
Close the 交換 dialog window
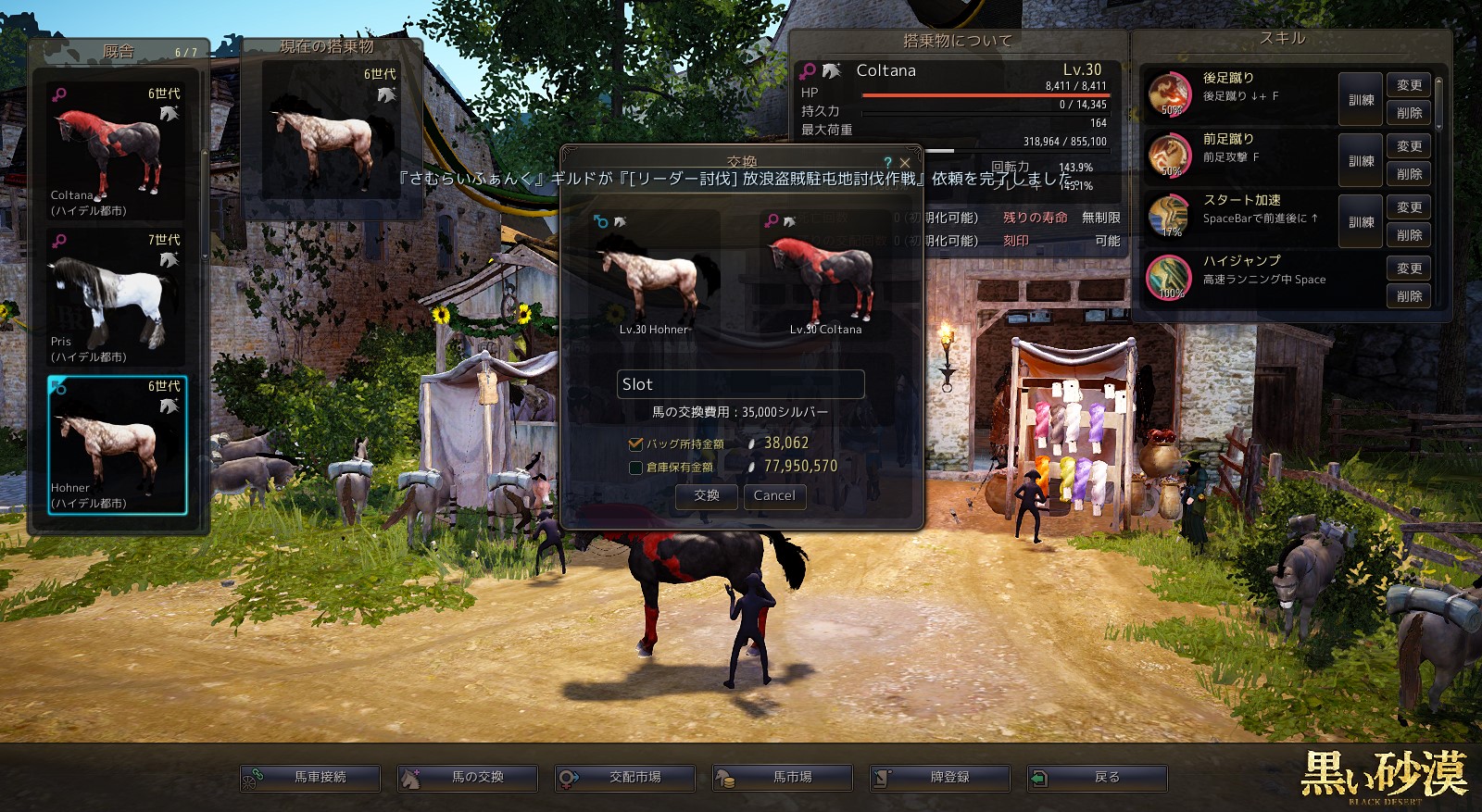905,163
